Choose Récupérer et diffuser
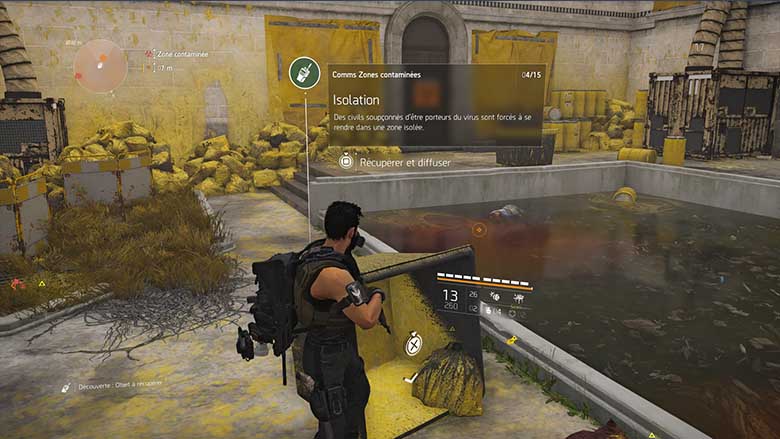Image resolution: width=780 pixels, height=439 pixels. click(397, 160)
